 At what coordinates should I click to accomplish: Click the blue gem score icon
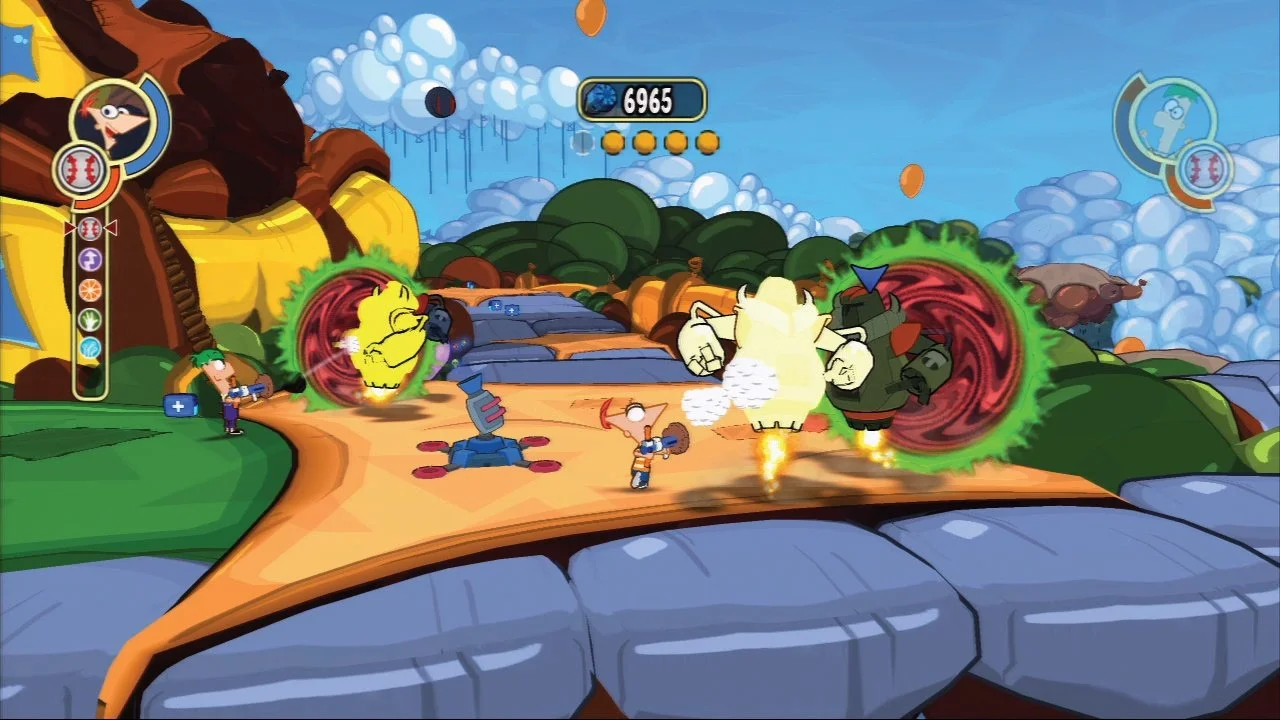coord(601,97)
